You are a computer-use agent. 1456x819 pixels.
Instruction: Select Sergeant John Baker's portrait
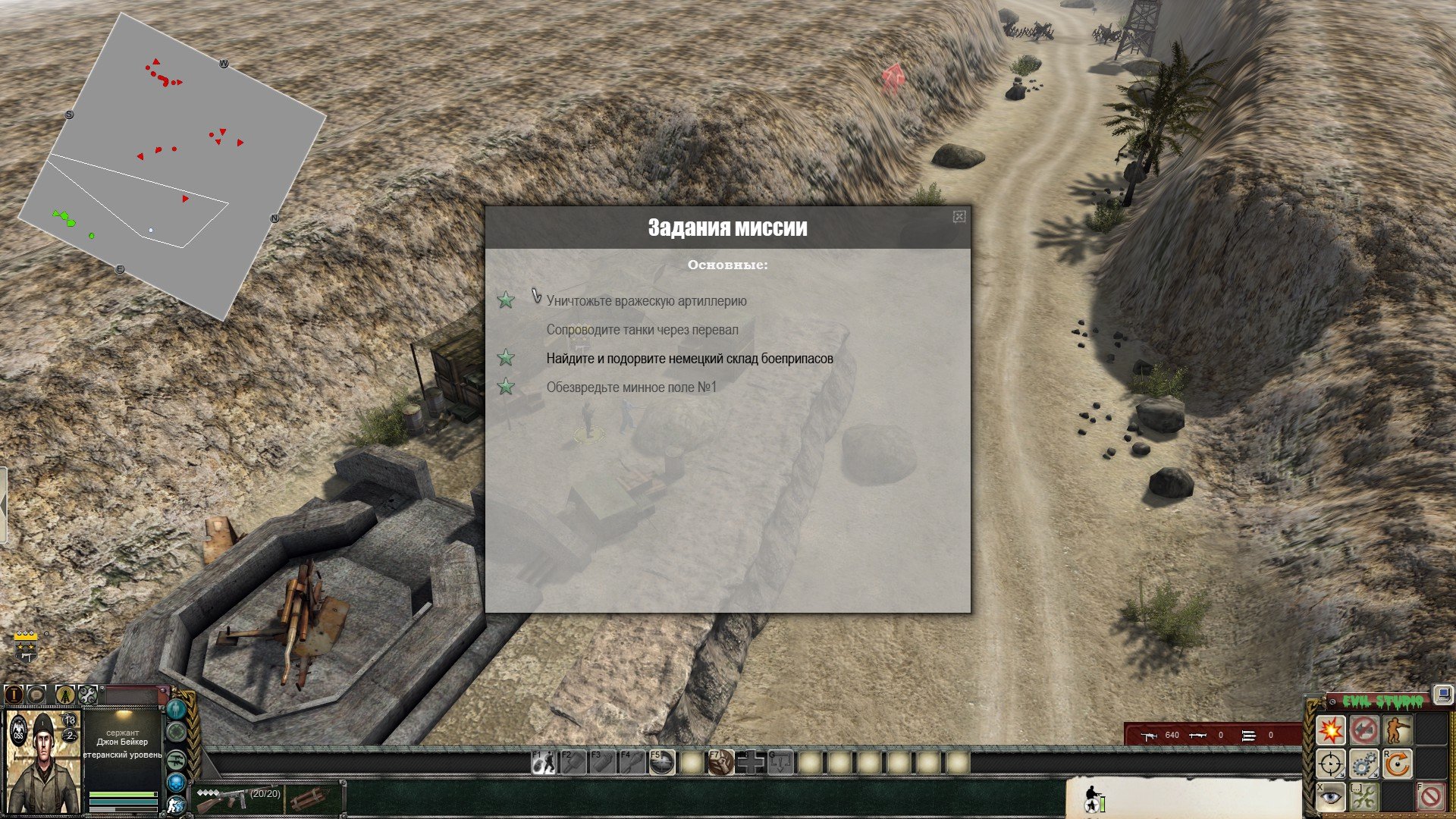(x=42, y=762)
